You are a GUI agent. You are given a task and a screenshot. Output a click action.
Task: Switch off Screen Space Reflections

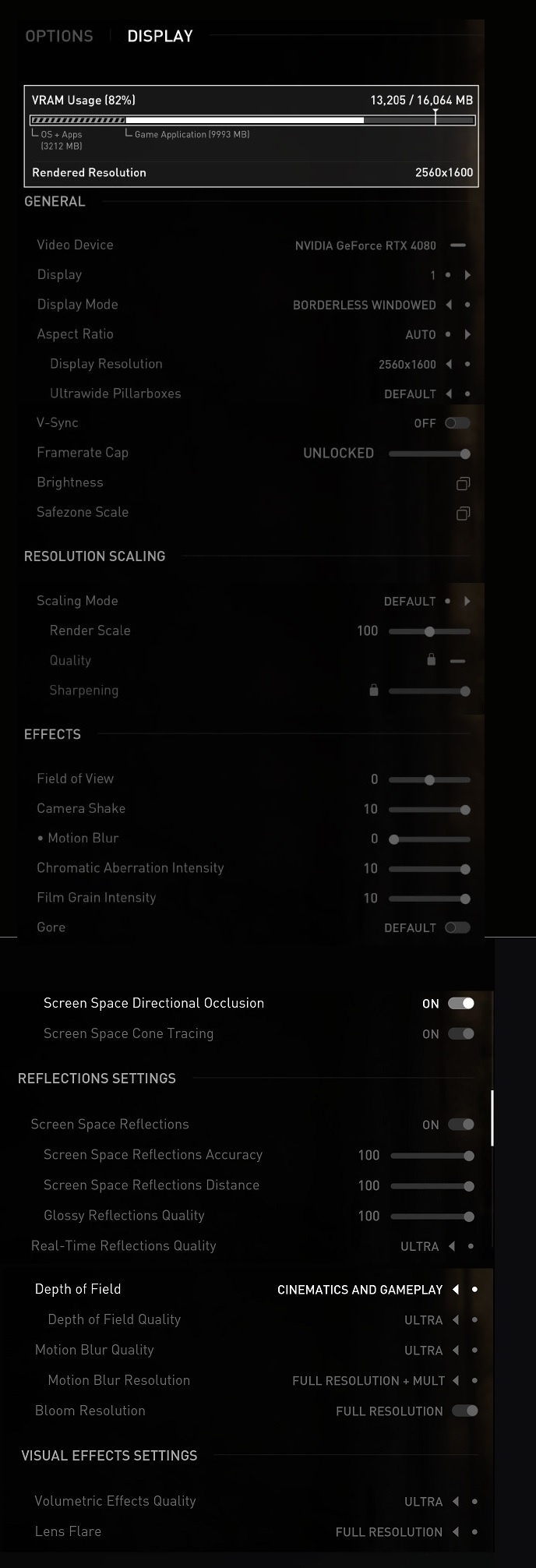461,1125
